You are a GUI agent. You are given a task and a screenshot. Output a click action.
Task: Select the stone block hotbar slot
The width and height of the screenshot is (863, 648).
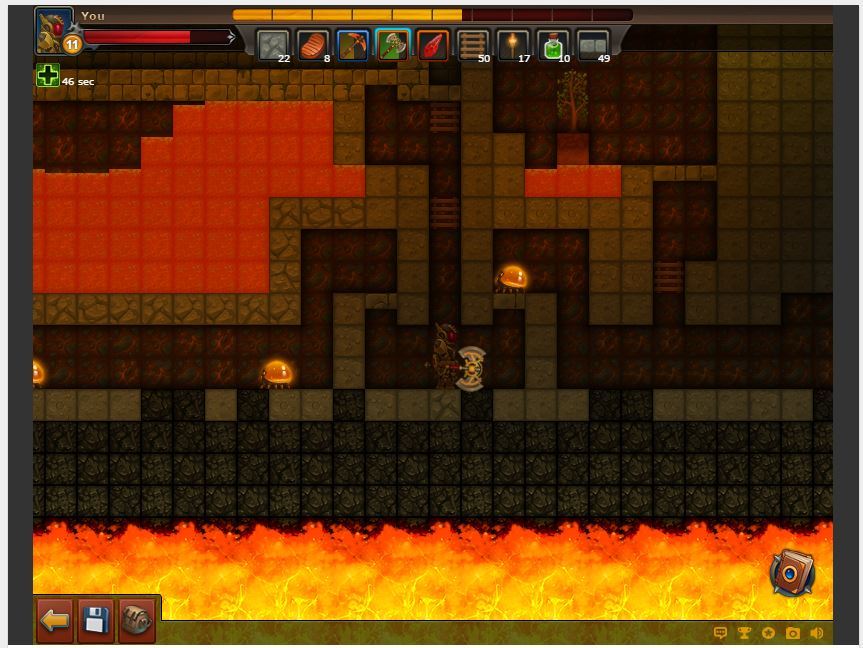coord(273,45)
